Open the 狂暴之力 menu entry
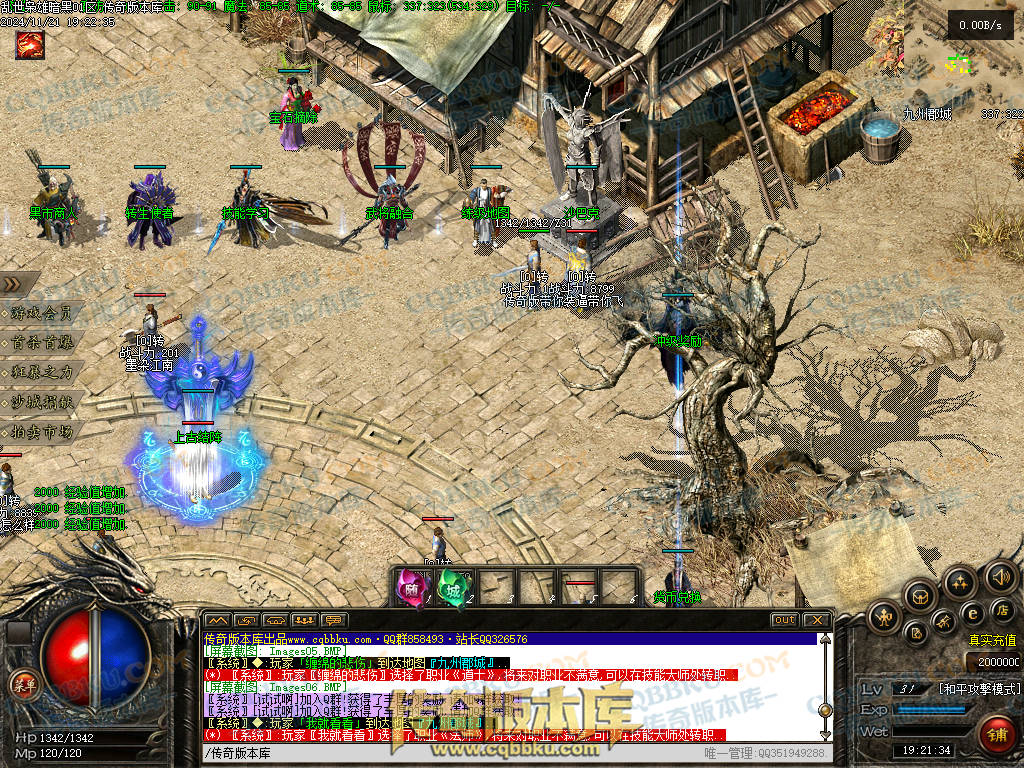This screenshot has width=1024, height=768. point(42,372)
